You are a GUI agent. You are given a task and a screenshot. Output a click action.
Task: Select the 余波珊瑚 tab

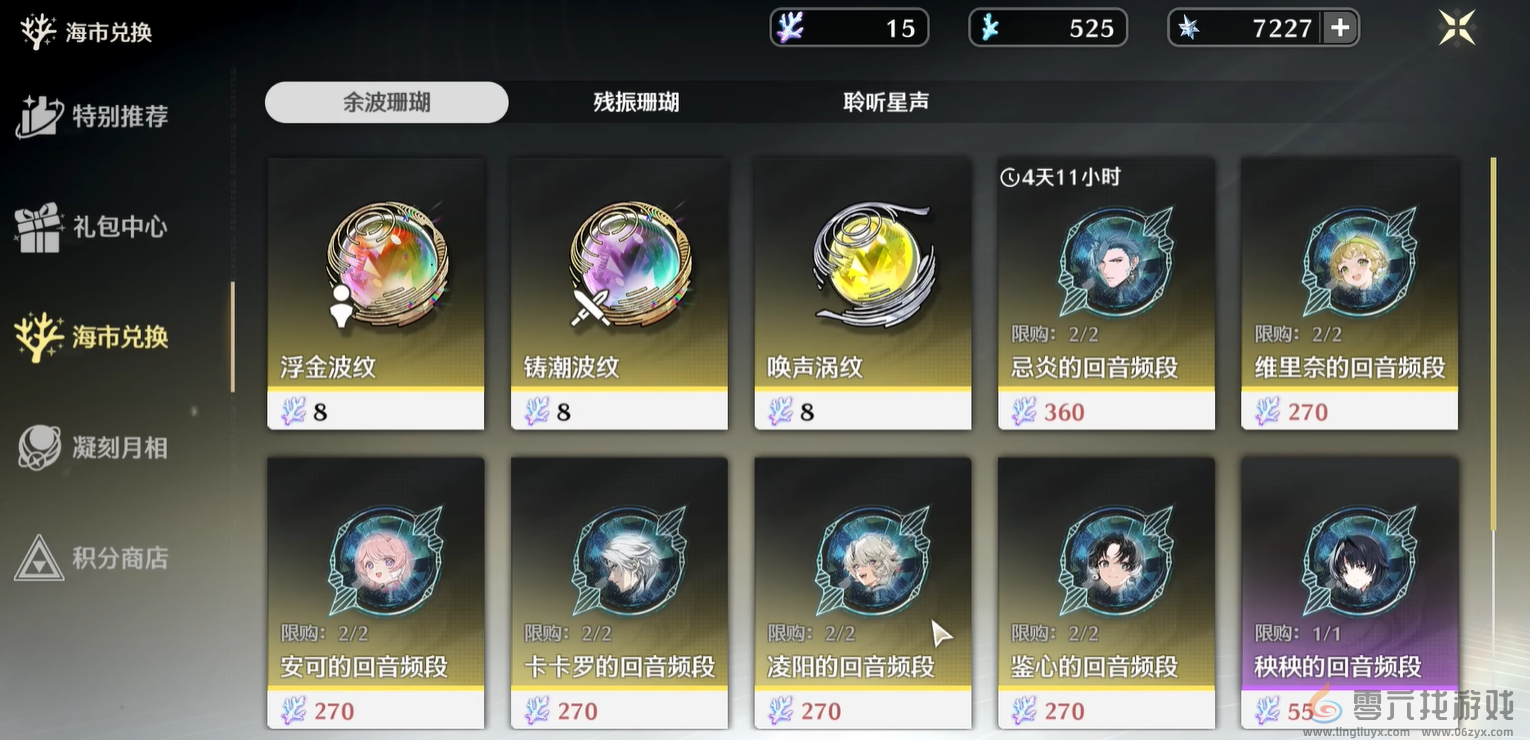(386, 102)
